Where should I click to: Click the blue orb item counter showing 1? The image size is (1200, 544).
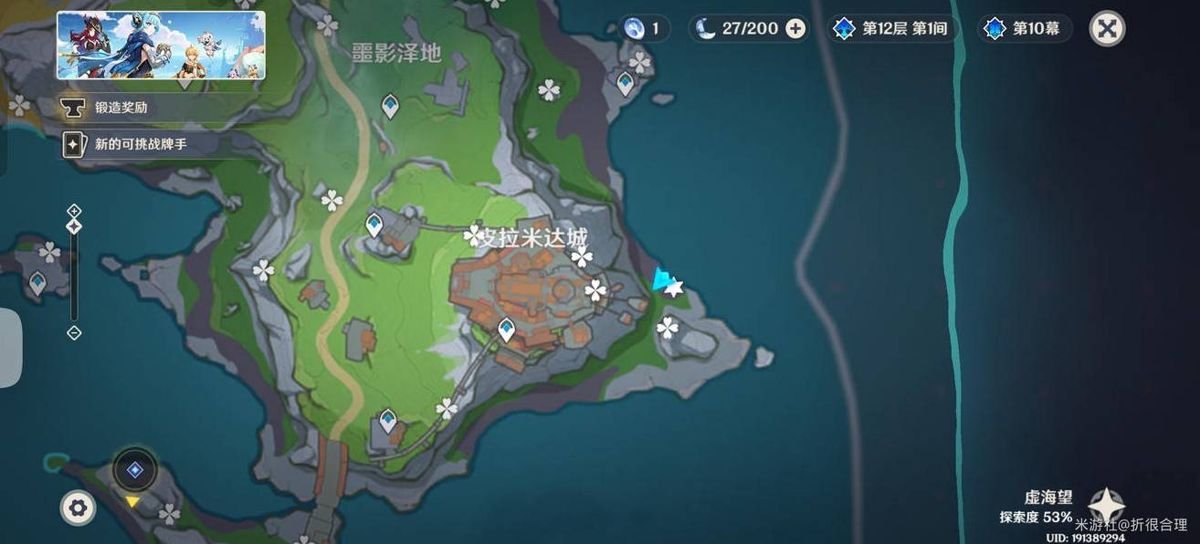[x=644, y=28]
